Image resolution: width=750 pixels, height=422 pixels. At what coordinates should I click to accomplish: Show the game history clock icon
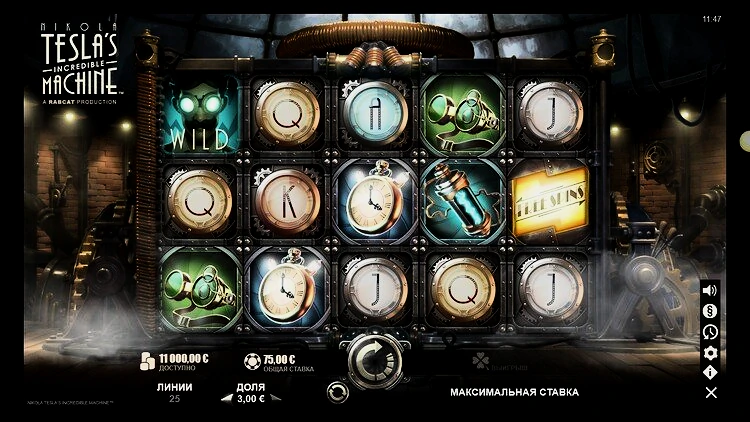[710, 332]
